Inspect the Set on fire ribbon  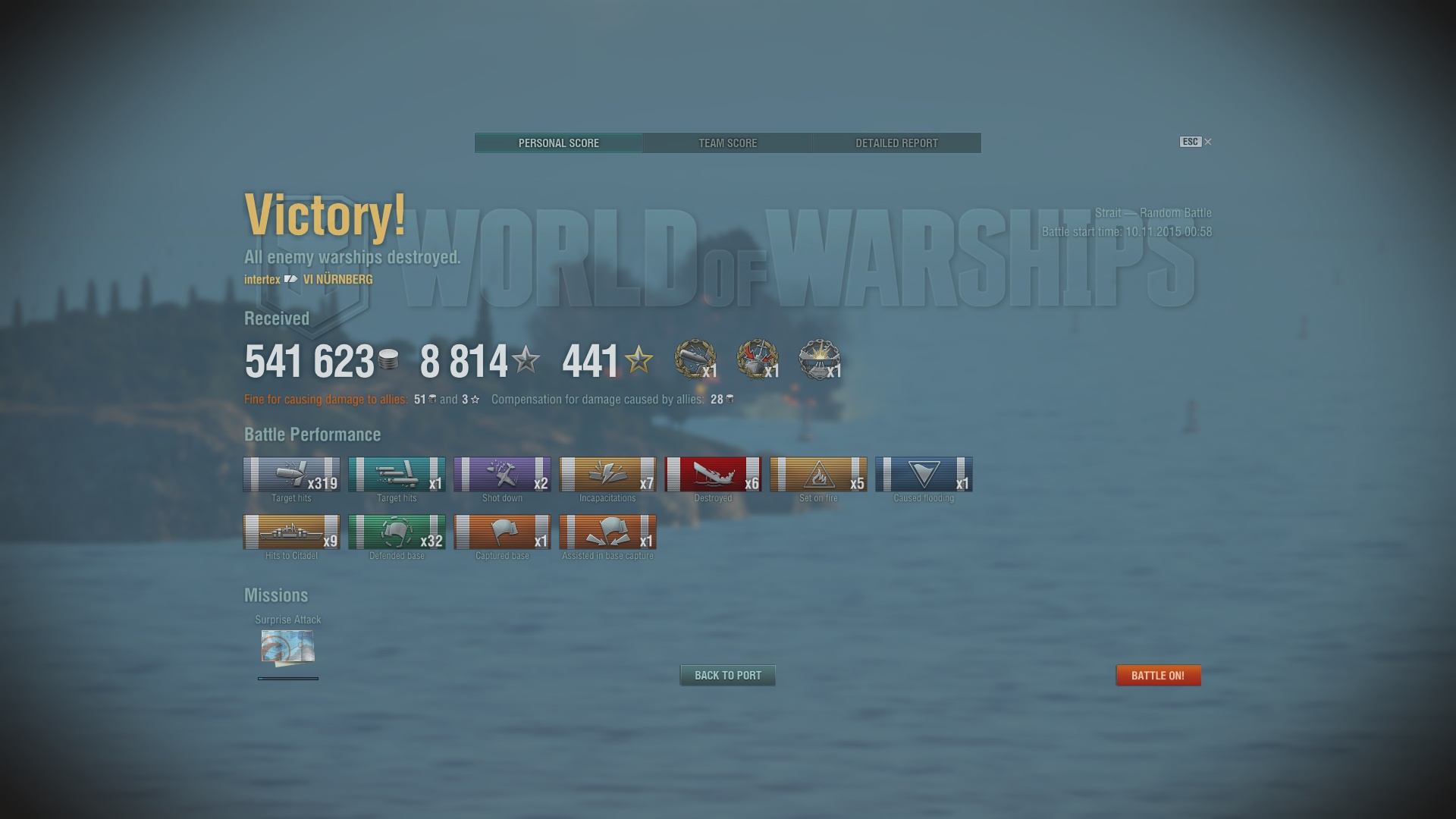pyautogui.click(x=818, y=475)
